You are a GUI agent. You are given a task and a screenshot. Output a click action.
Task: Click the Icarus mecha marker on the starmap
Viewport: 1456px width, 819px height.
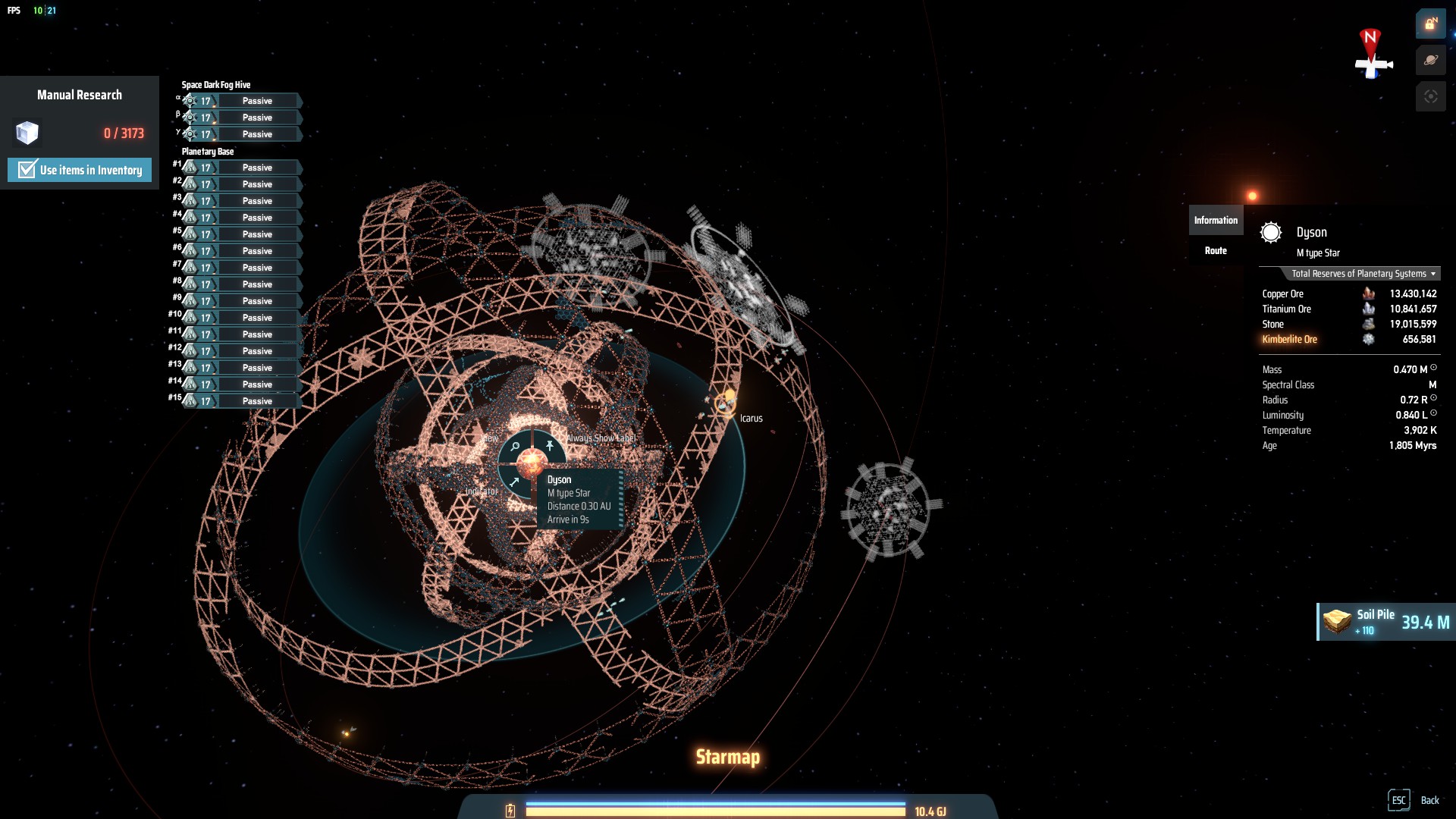726,402
